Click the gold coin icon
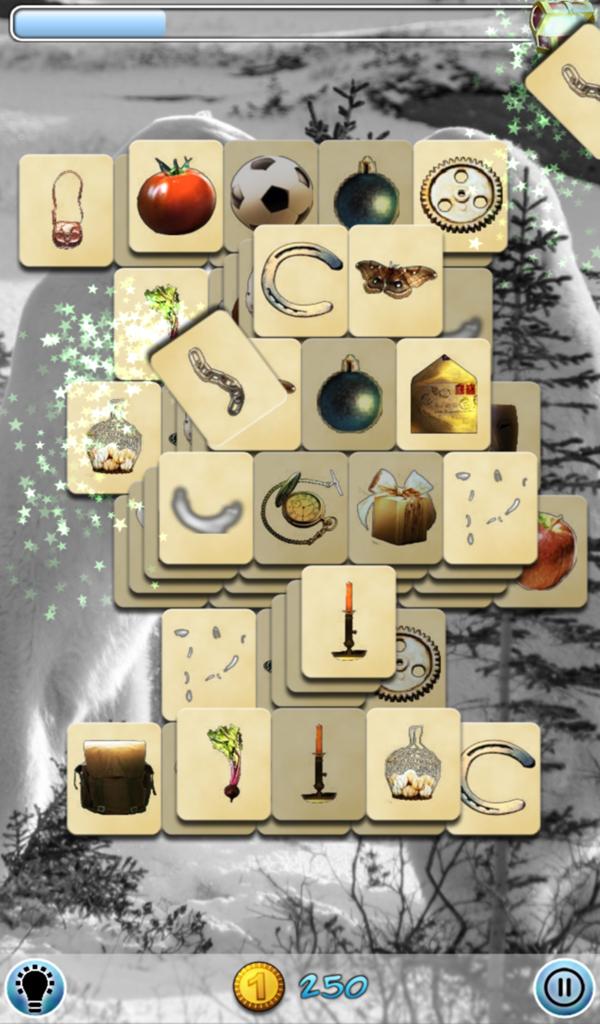This screenshot has width=600, height=1024. click(x=258, y=987)
